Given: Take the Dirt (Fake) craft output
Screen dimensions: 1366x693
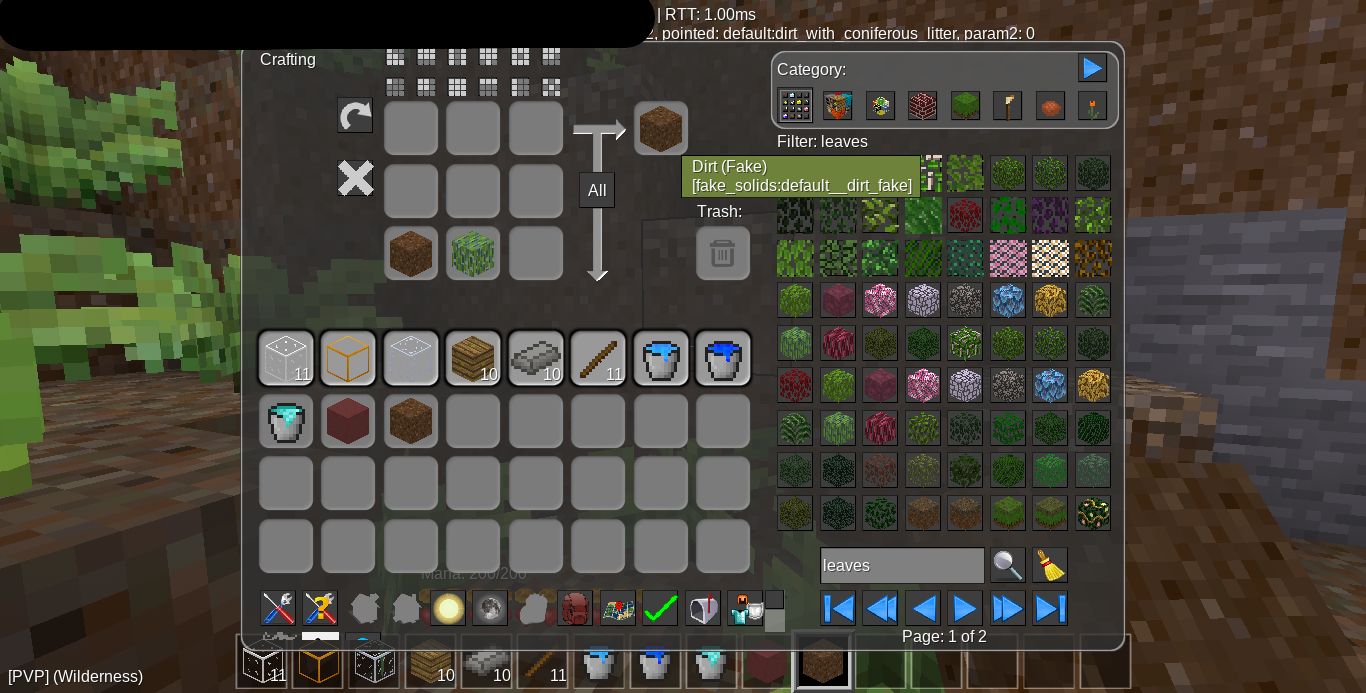Looking at the screenshot, I should (x=660, y=128).
